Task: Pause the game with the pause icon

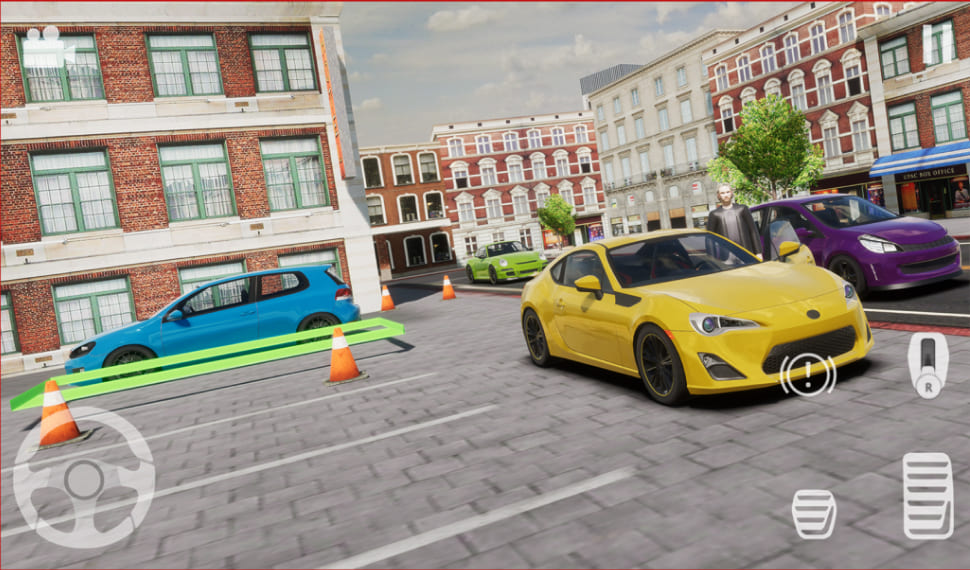Action: (939, 43)
